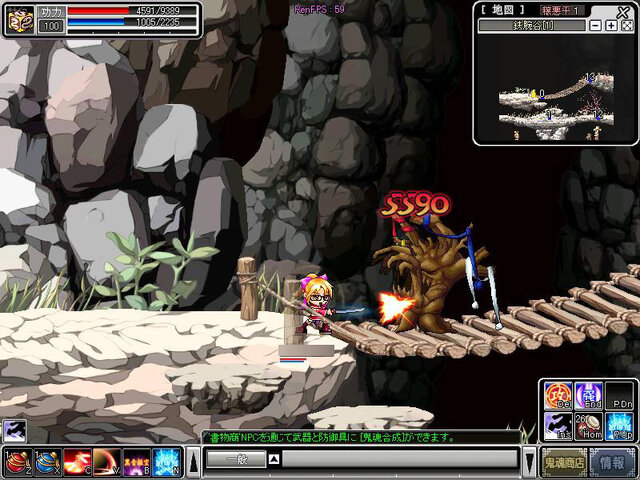This screenshot has height=480, width=640.
Task: Use the red potion in the Z slot
Action: pos(17,461)
